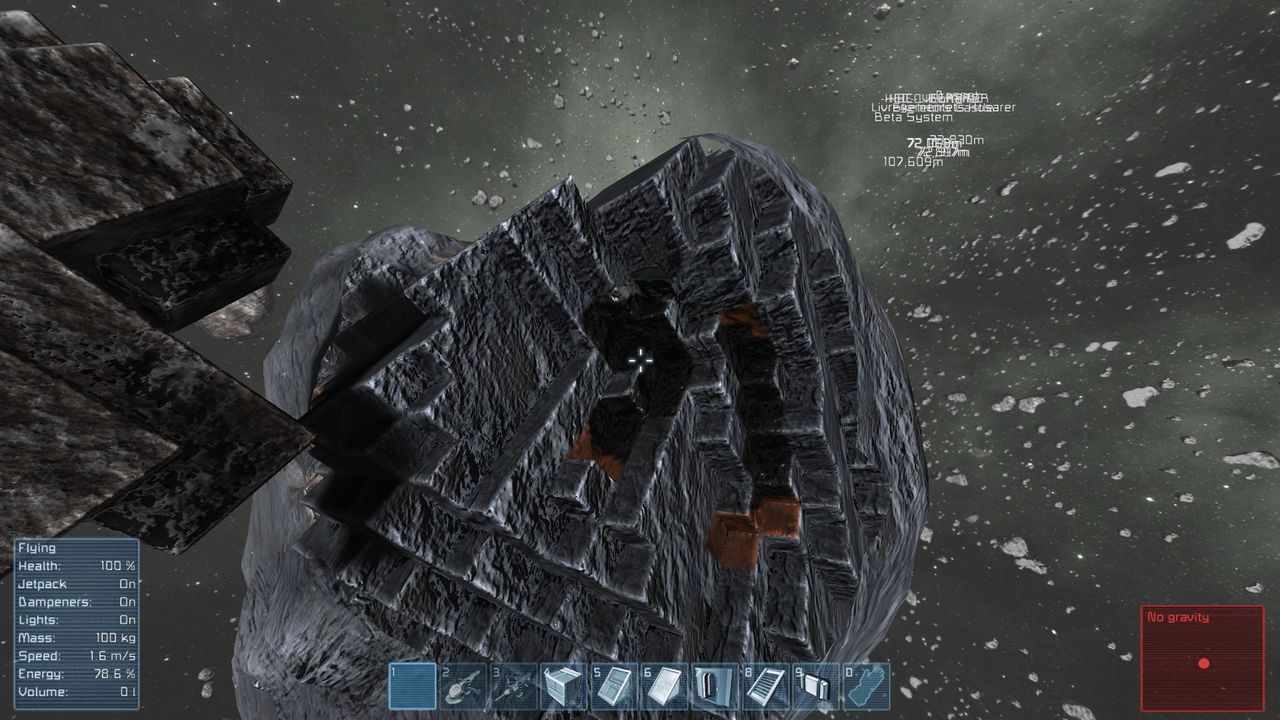Select the white panel block in slot 9
Screen dimensions: 1280x720
[x=815, y=686]
